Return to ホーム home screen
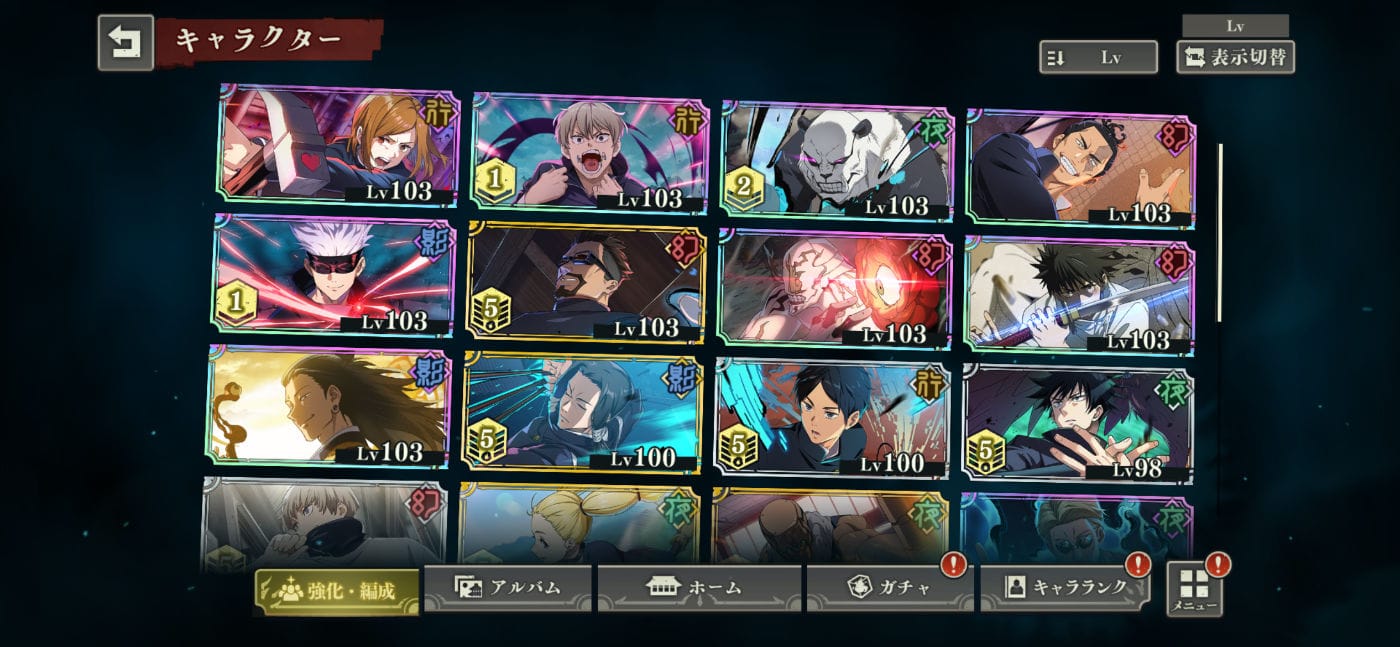The height and width of the screenshot is (647, 1400). (x=699, y=587)
